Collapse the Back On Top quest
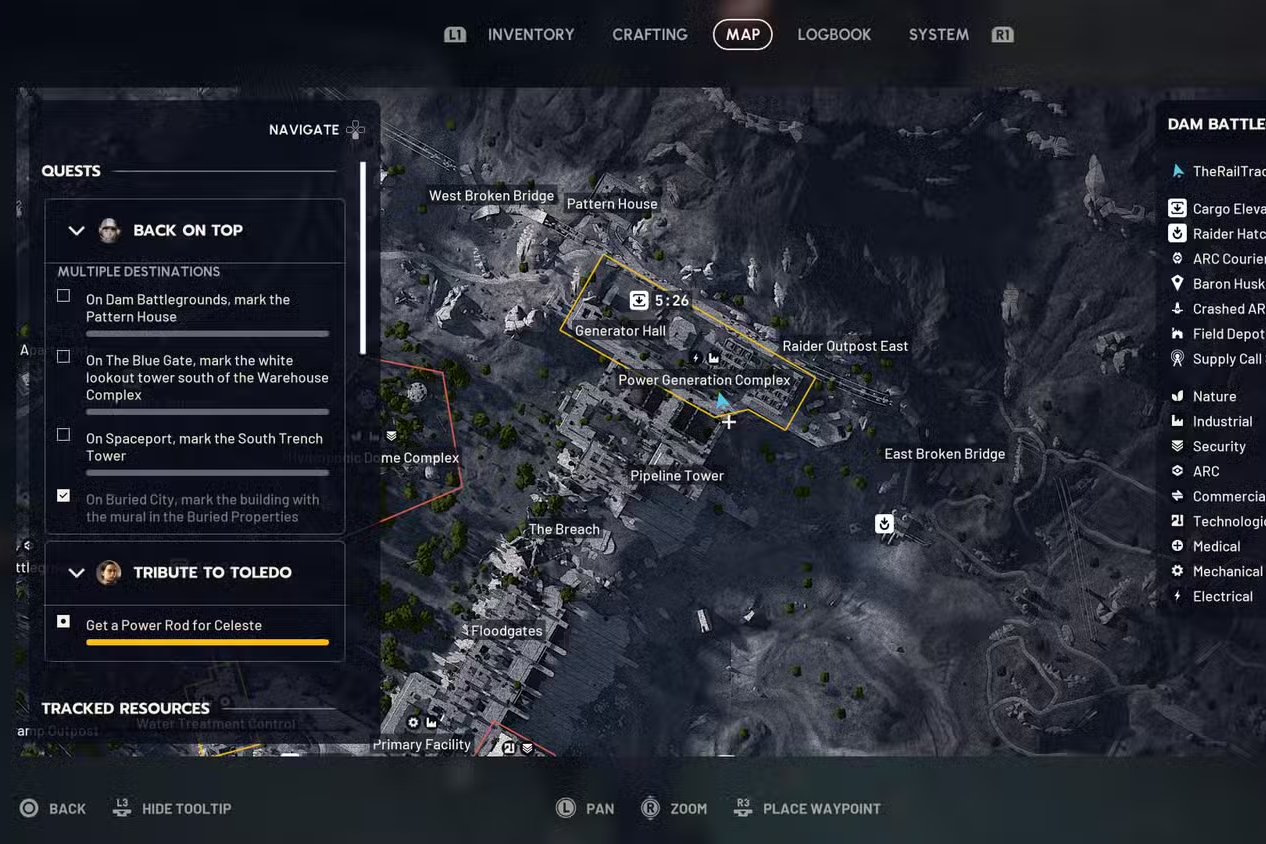The width and height of the screenshot is (1266, 844). tap(76, 231)
